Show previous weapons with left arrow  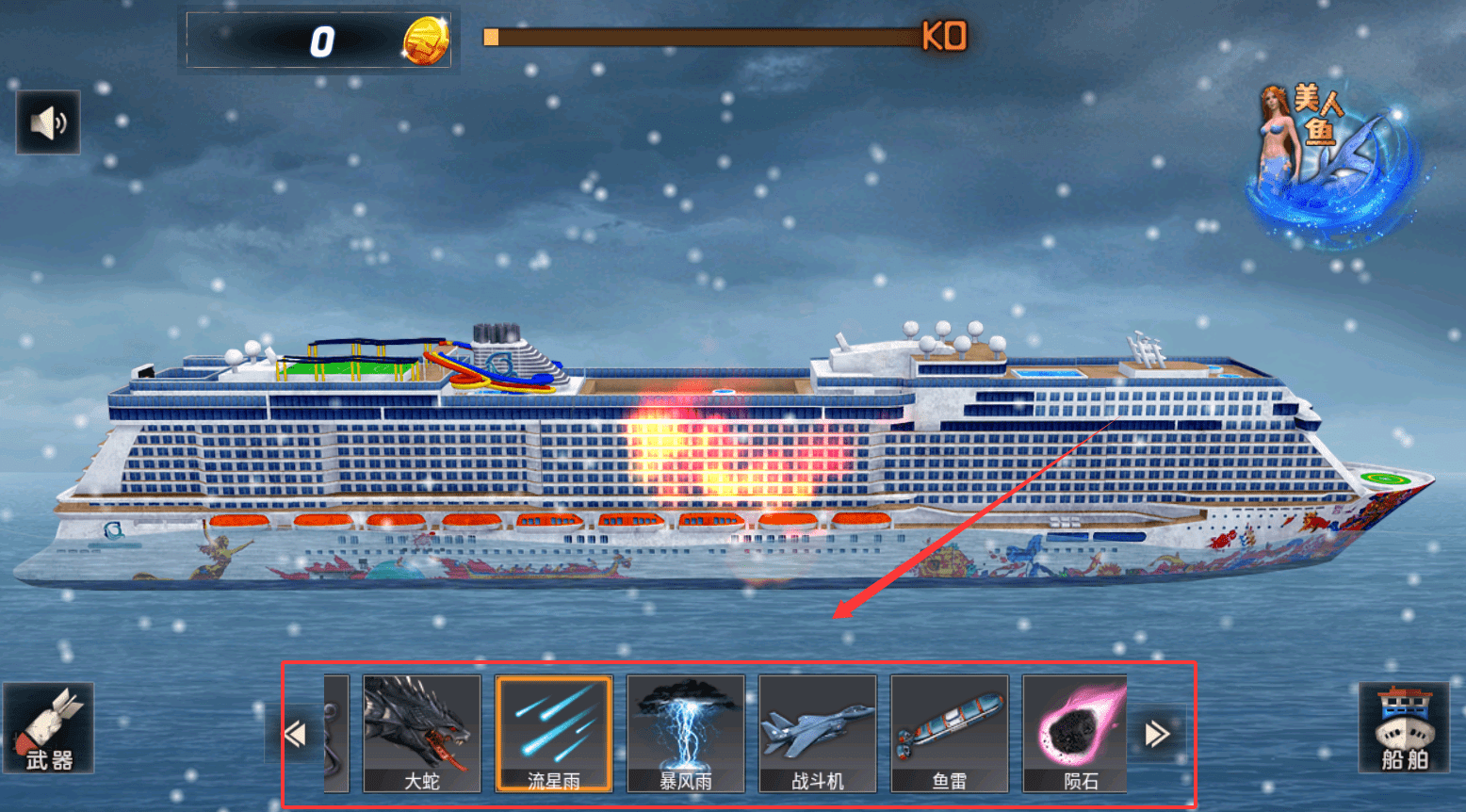click(x=295, y=734)
